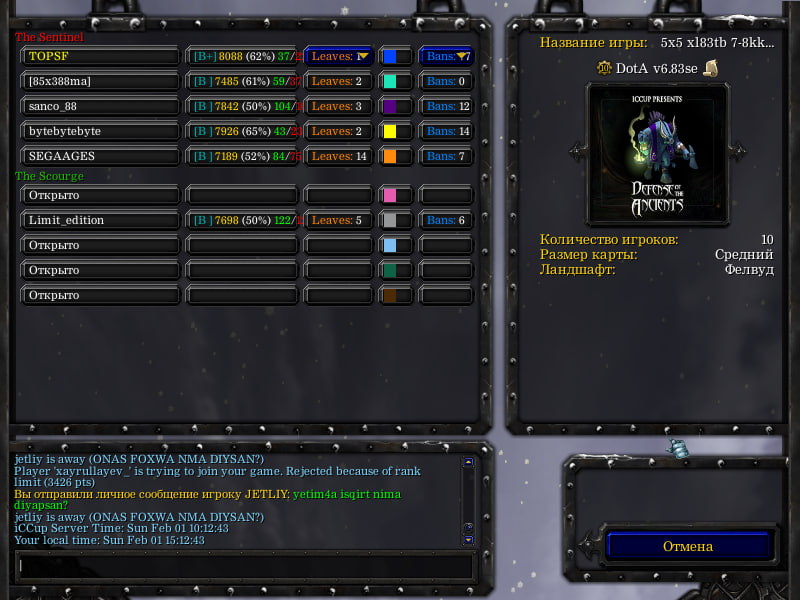Open the TOPSF player slot dropdown
800x600 pixels.
tap(99, 56)
